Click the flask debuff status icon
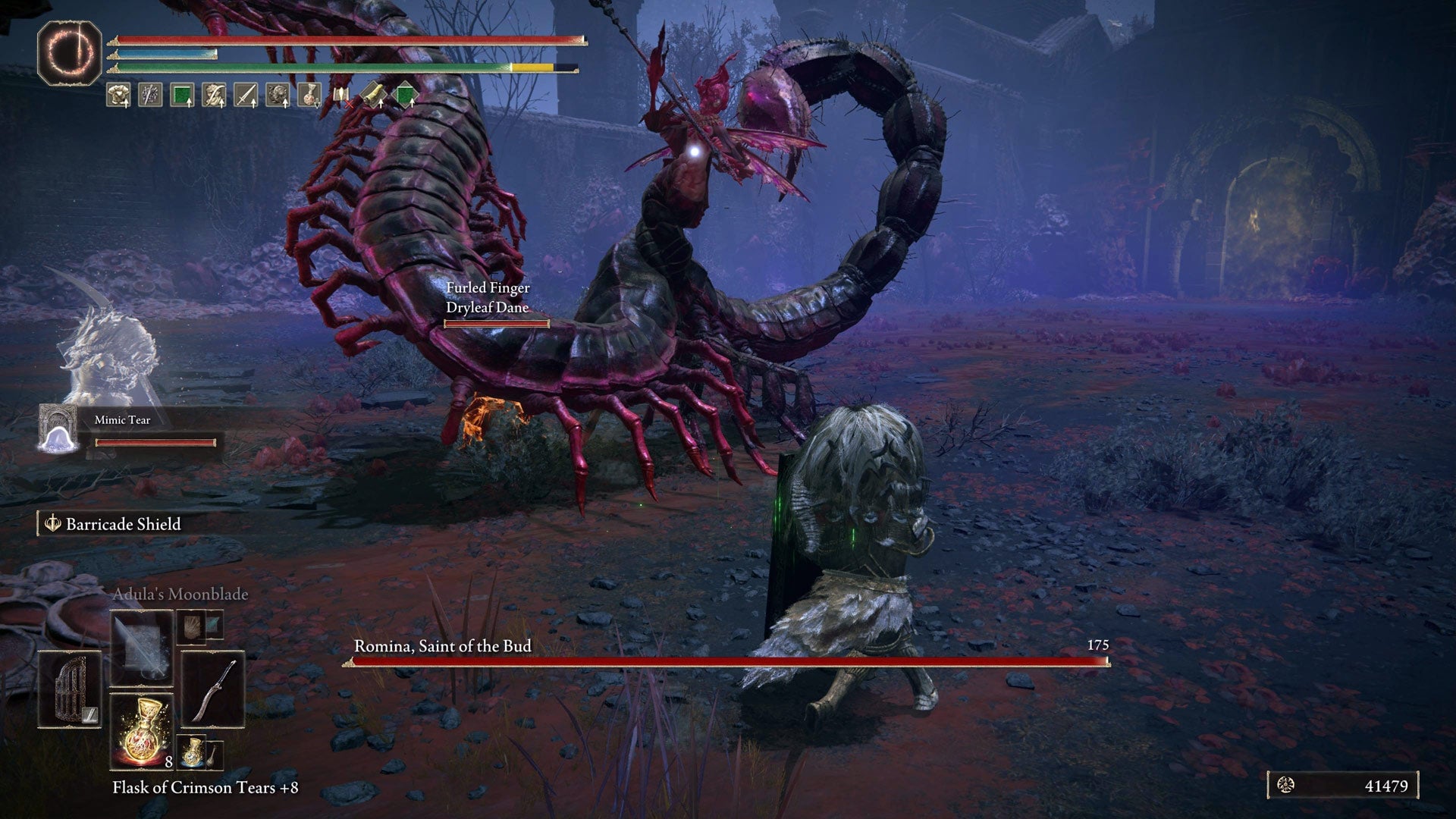This screenshot has height=819, width=1456. 309,95
